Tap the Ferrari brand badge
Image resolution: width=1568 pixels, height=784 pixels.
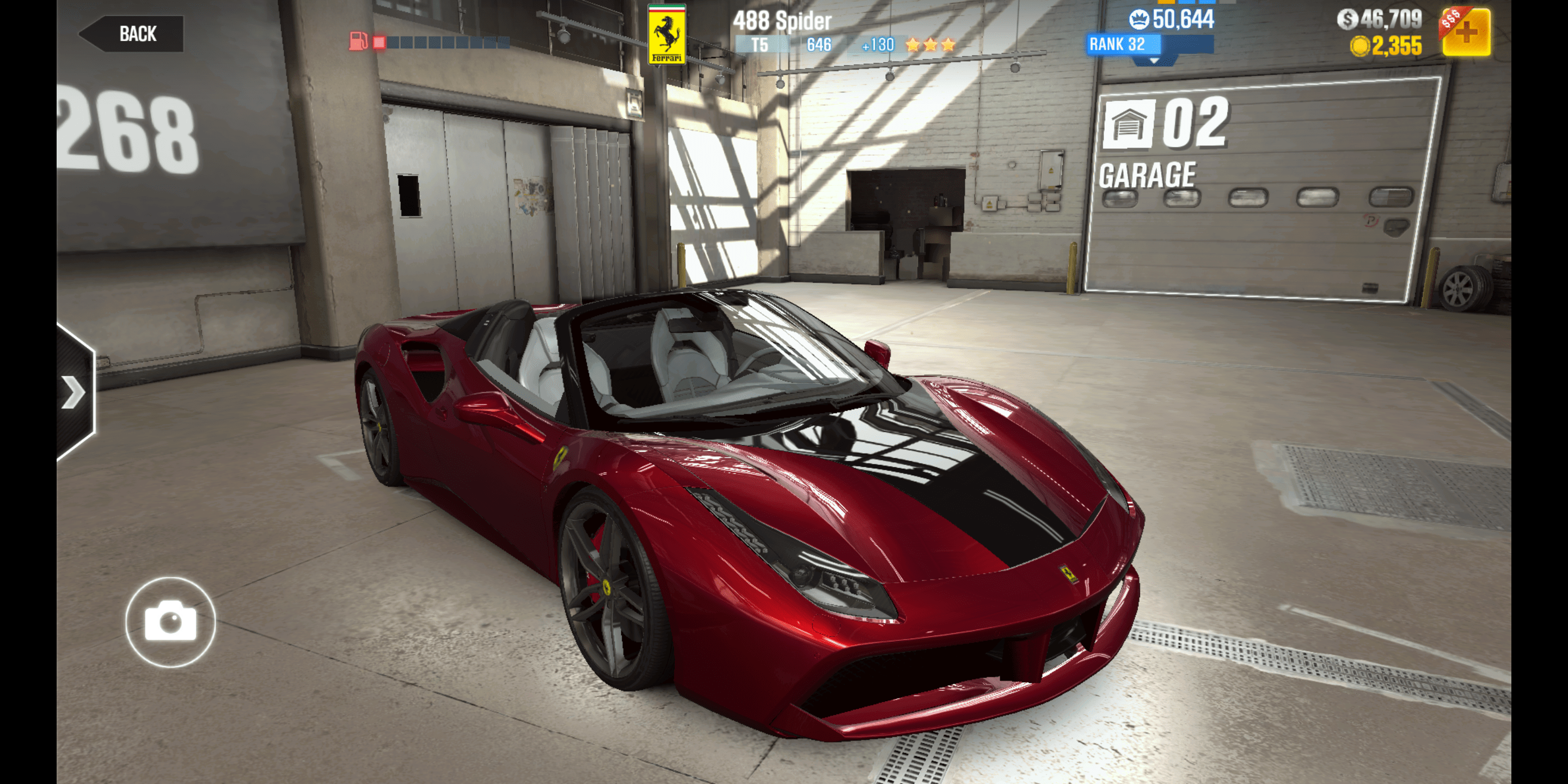[x=666, y=33]
